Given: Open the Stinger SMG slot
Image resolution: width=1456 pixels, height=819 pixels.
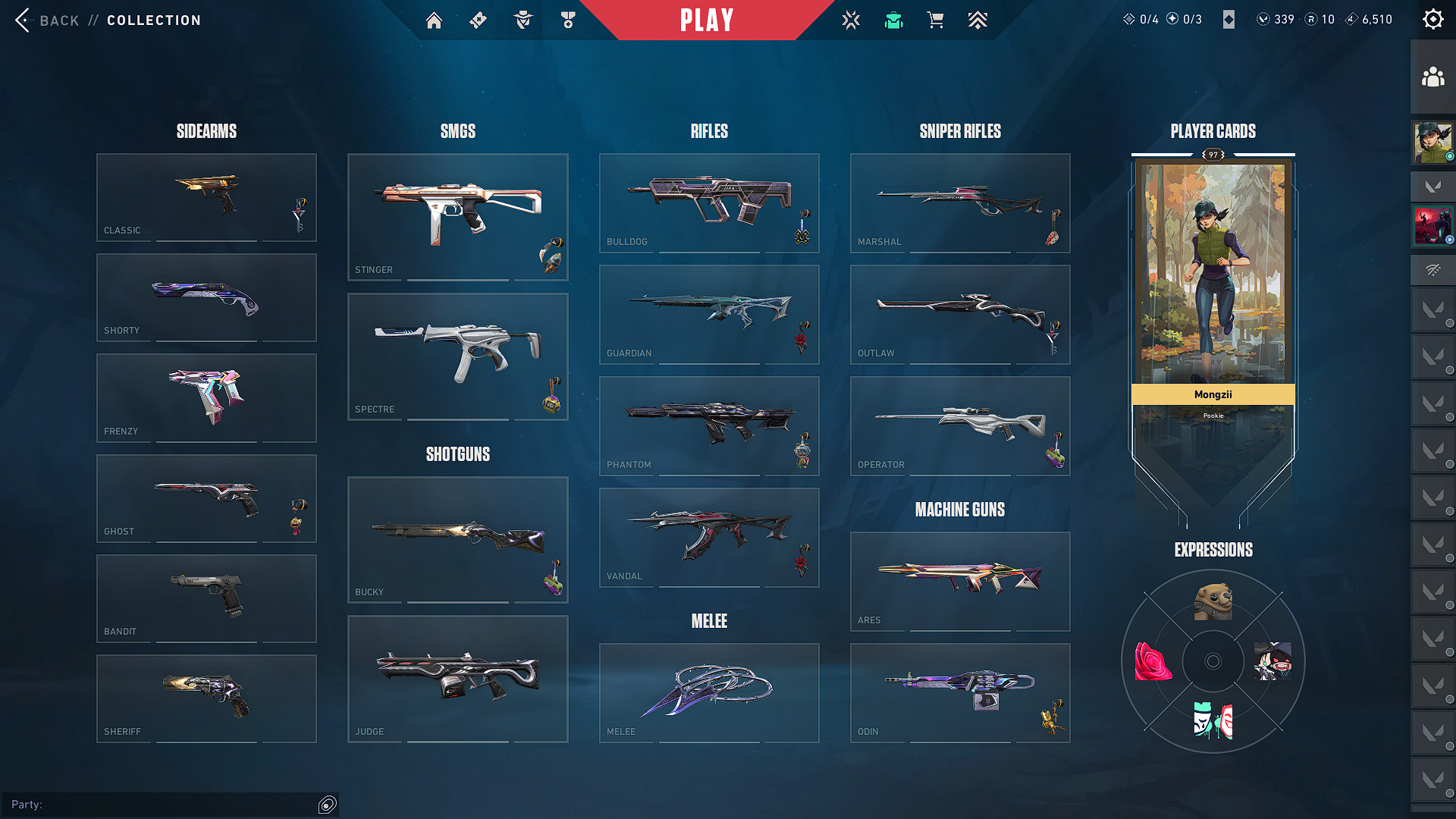Looking at the screenshot, I should pyautogui.click(x=457, y=217).
